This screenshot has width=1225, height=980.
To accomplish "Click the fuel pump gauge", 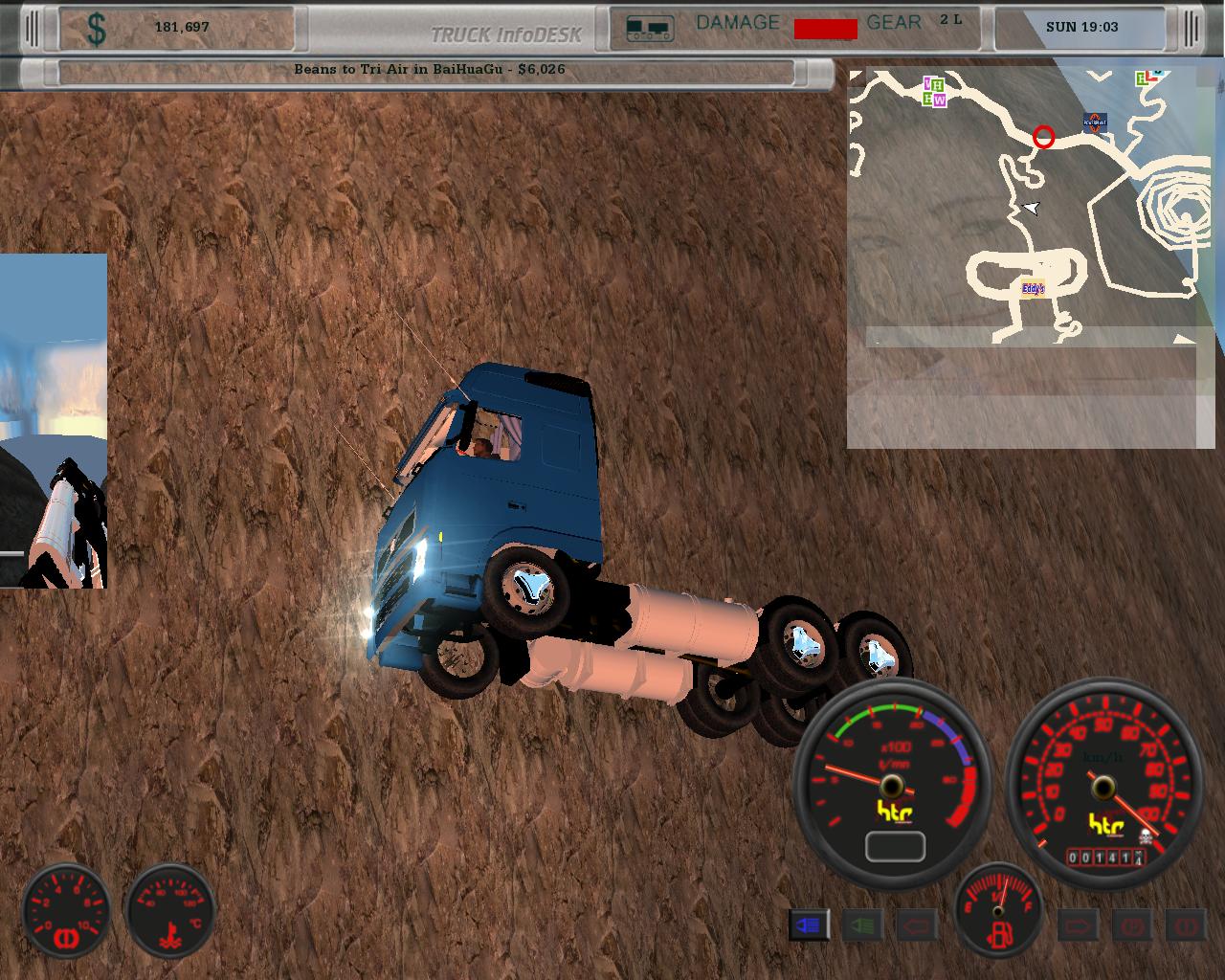I will 998,910.
